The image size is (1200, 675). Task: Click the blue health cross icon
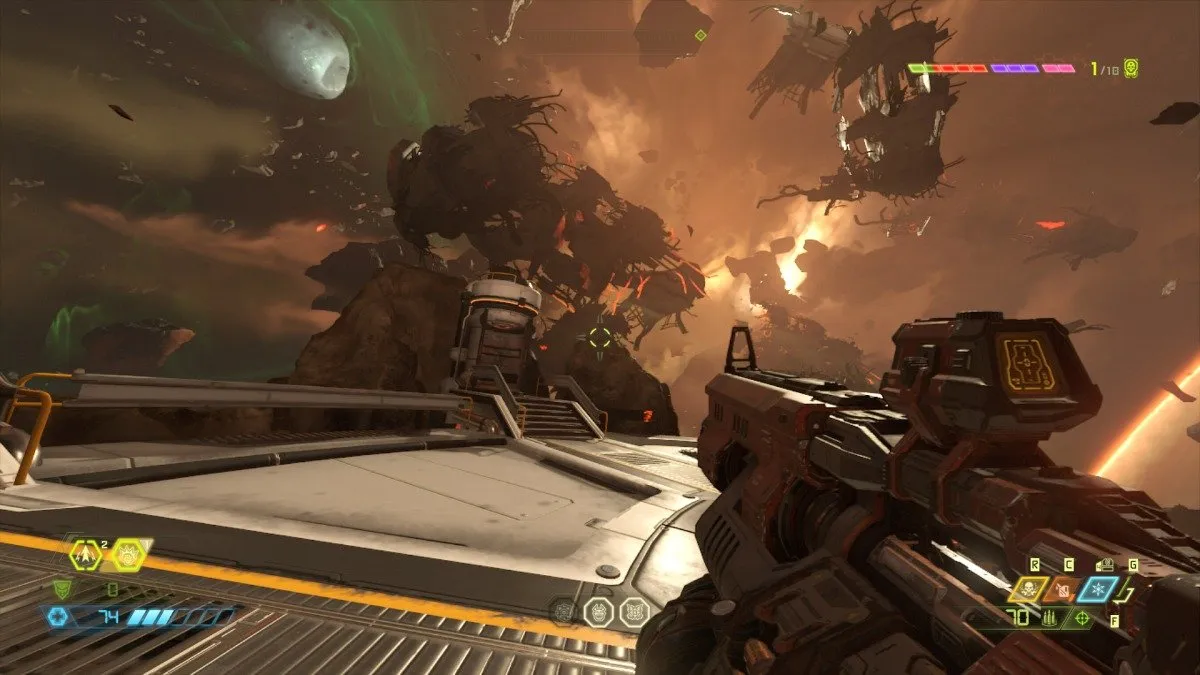(x=56, y=617)
